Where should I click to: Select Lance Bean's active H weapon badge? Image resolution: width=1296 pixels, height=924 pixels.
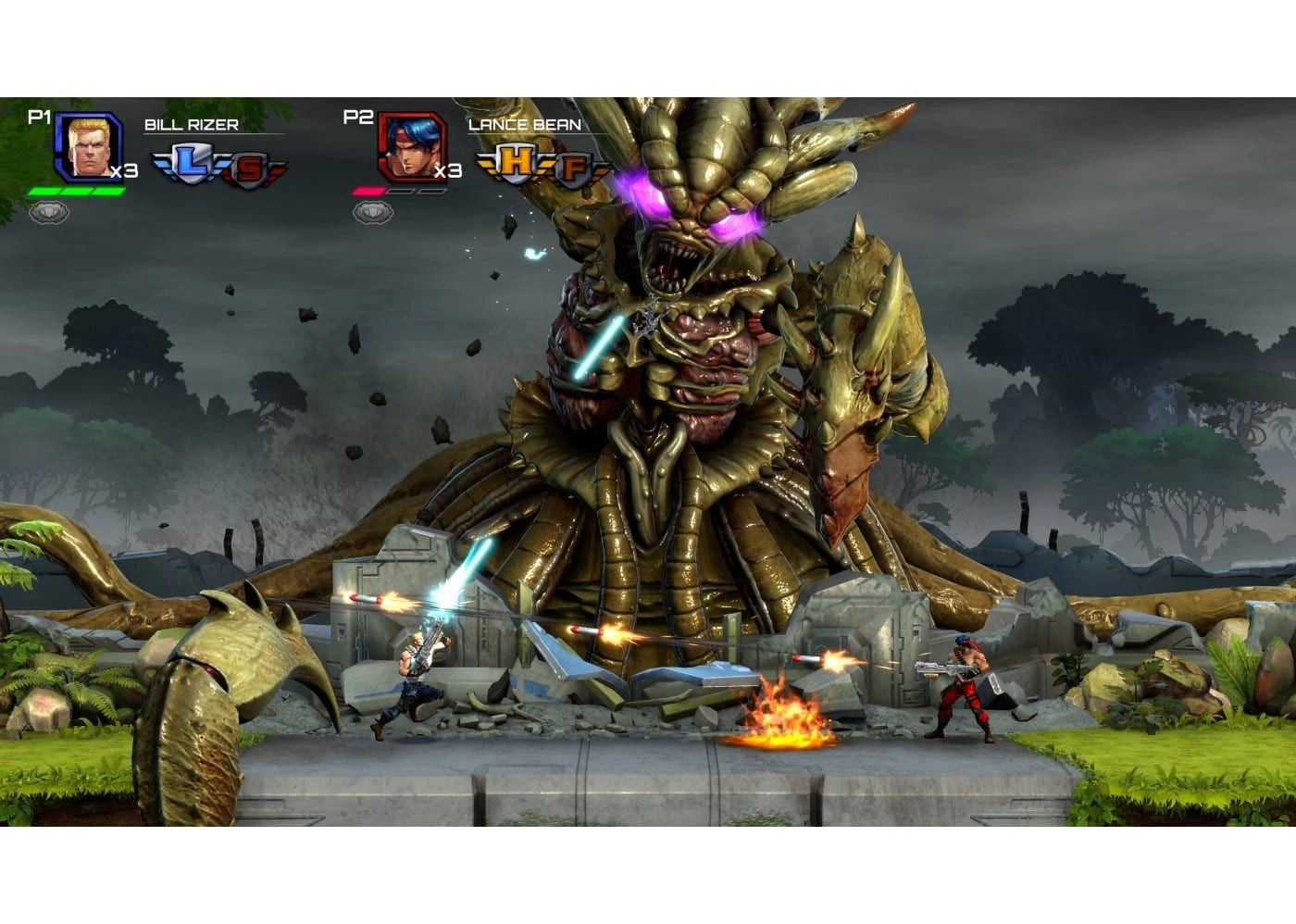[517, 163]
